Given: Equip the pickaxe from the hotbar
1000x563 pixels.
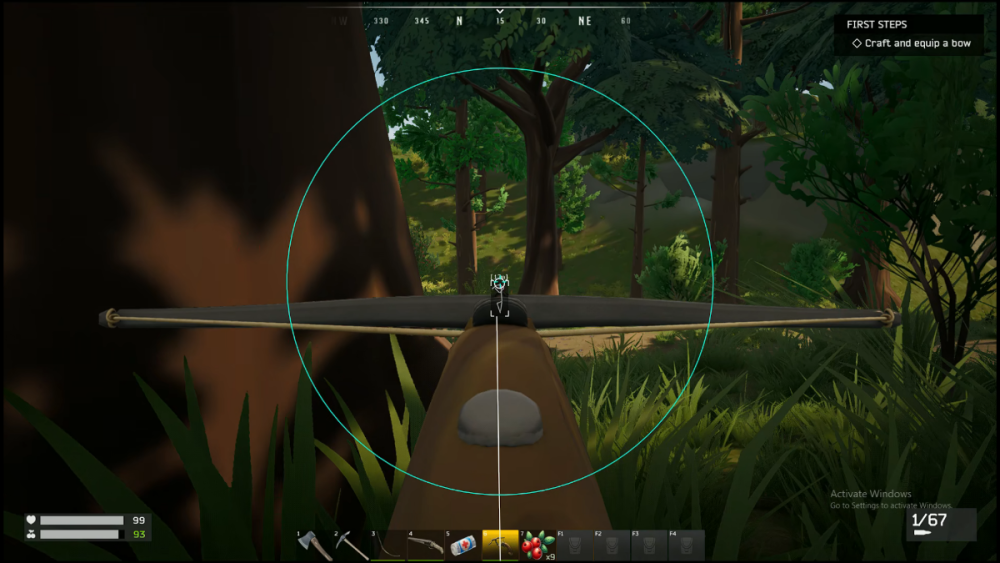Looking at the screenshot, I should [351, 545].
